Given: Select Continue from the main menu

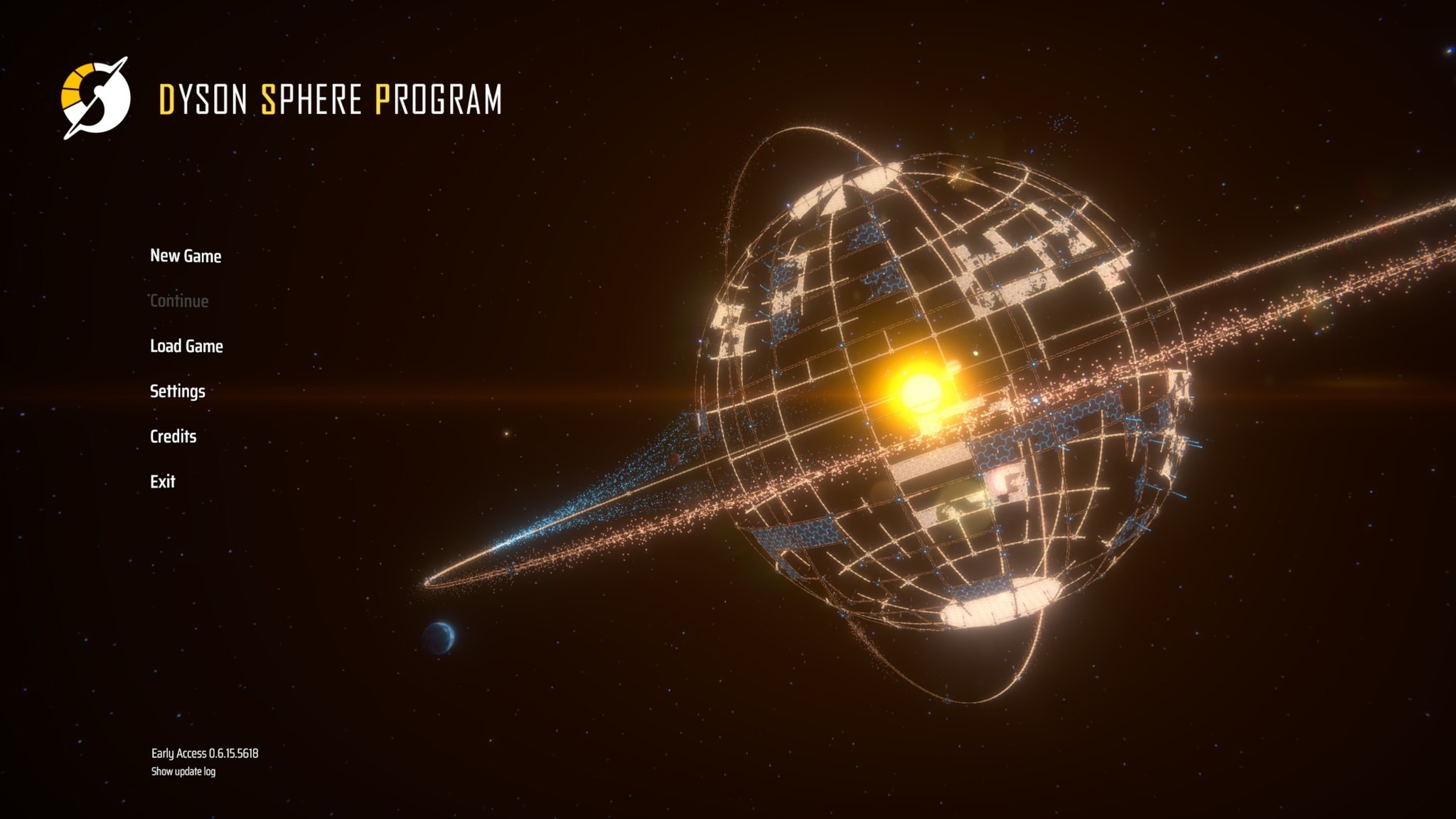Looking at the screenshot, I should tap(178, 301).
